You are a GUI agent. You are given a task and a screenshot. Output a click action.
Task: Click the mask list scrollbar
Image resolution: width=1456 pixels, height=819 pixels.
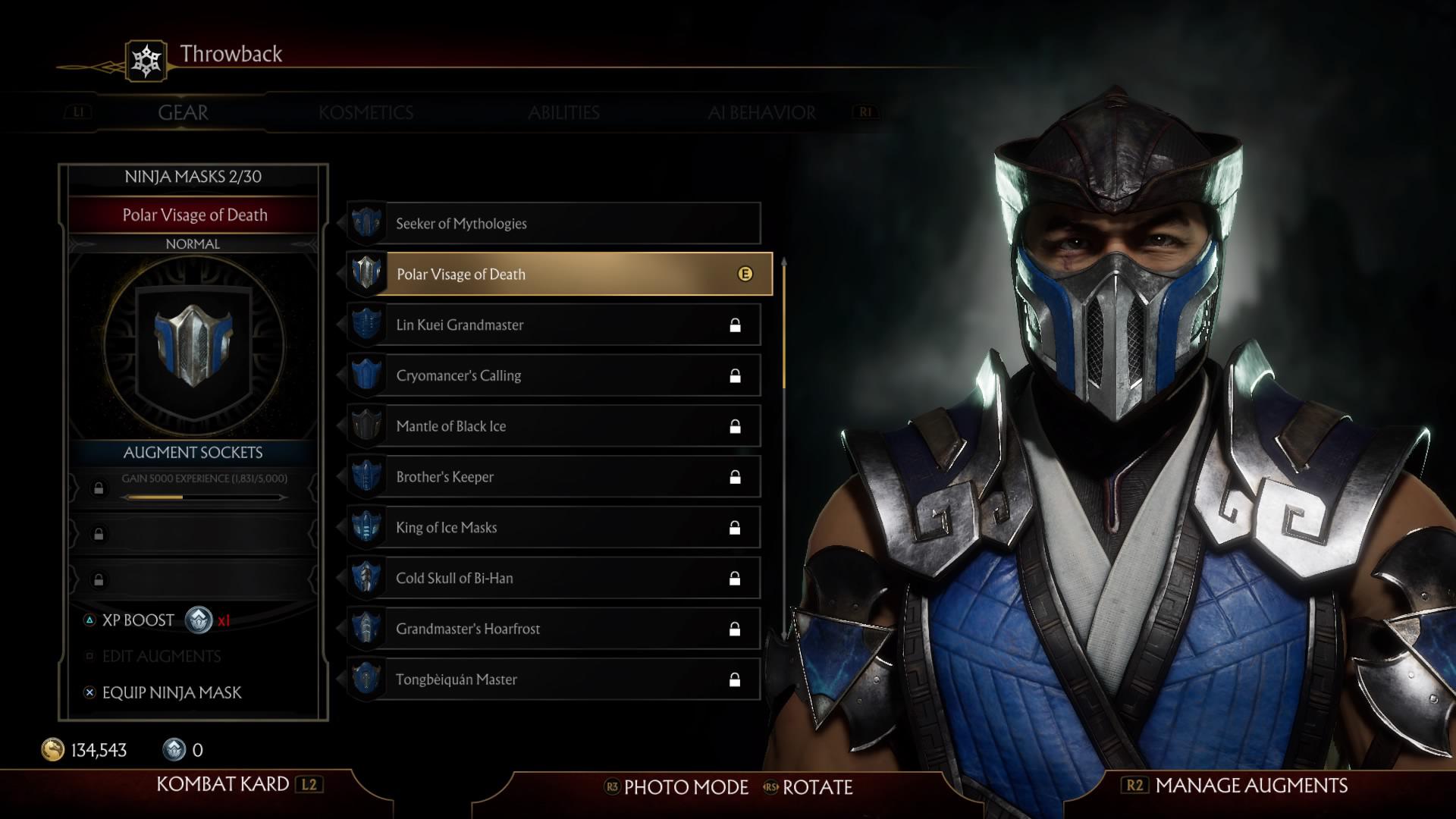point(784,326)
